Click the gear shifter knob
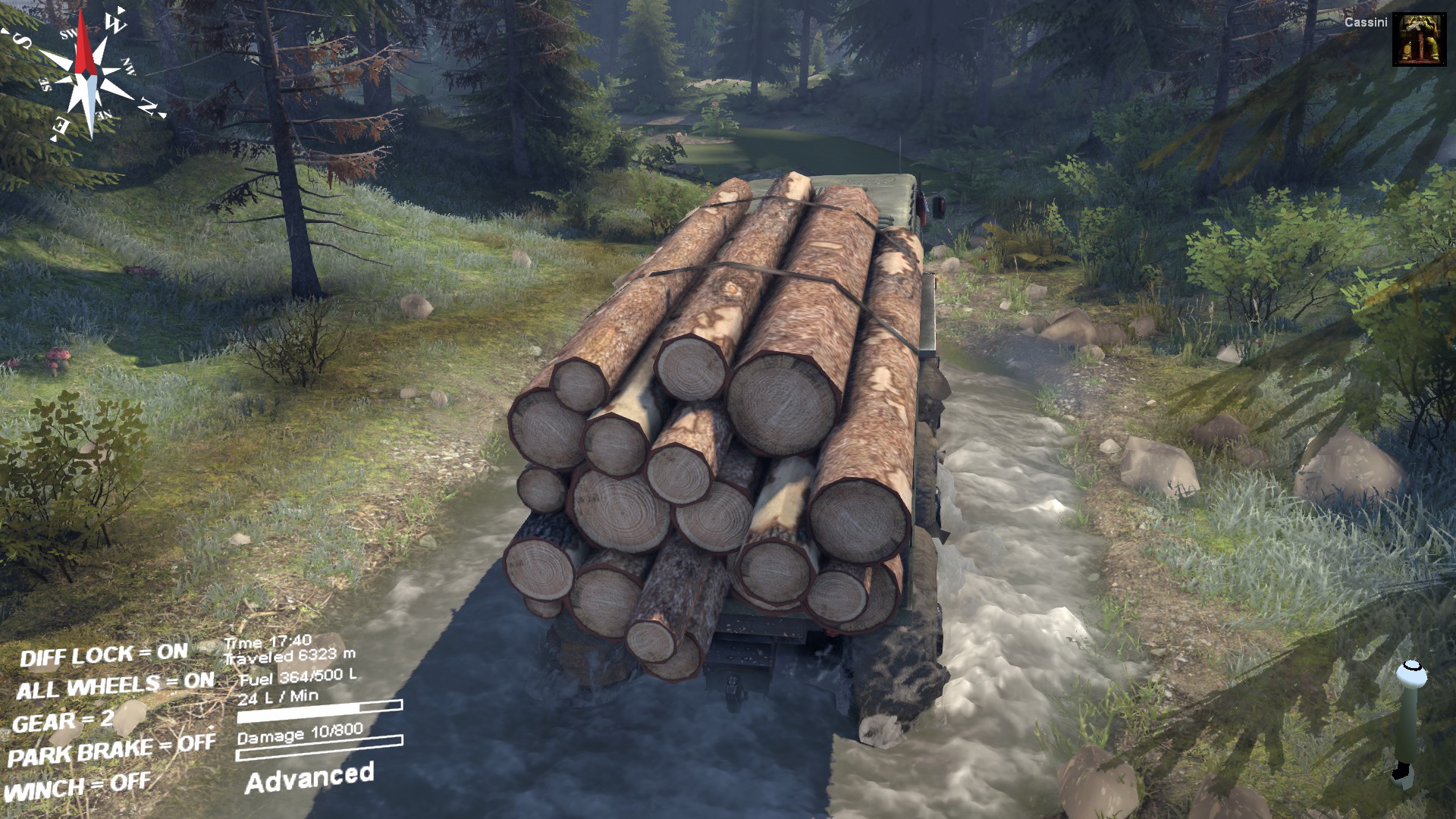Screen dimensions: 1456x819 (x=1410, y=674)
